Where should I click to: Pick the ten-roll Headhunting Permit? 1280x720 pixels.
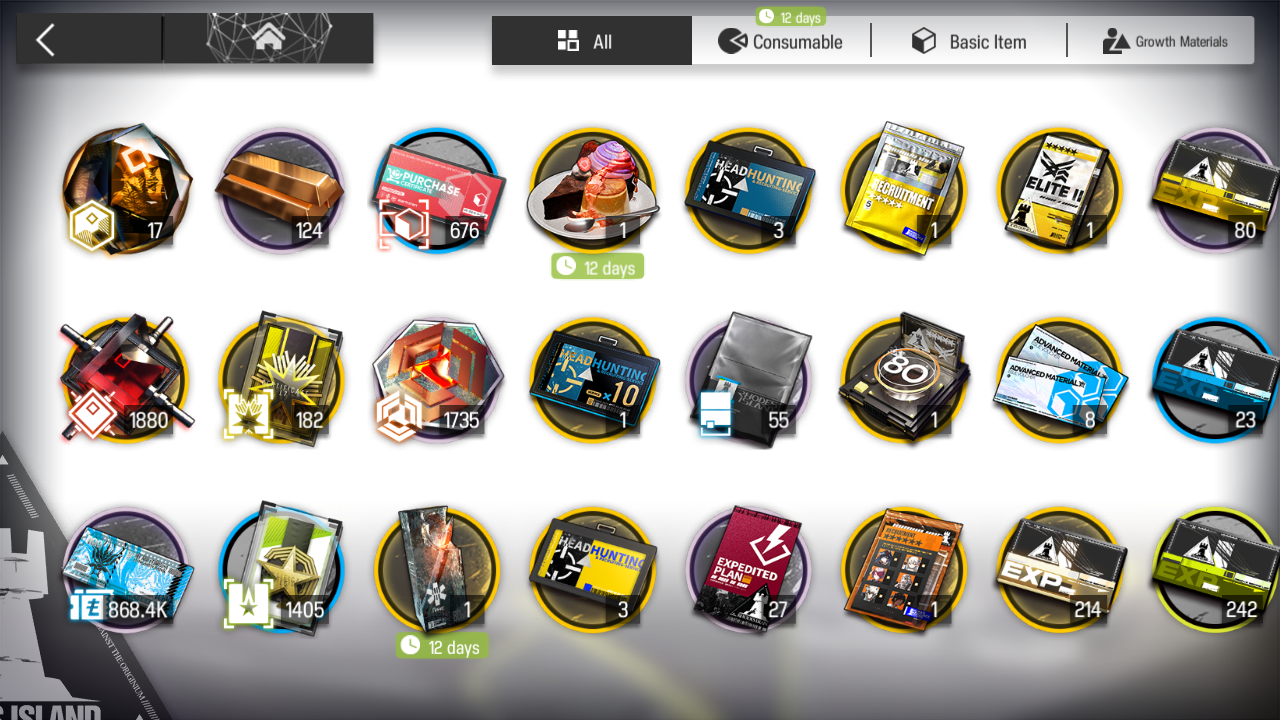593,380
